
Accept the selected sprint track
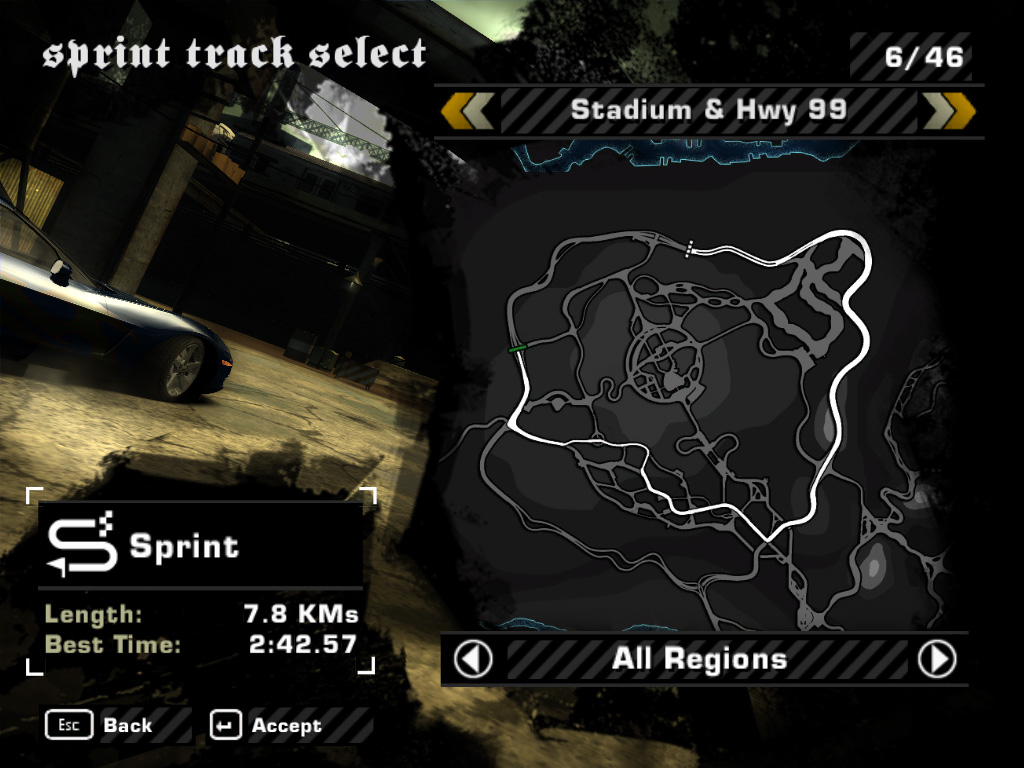pyautogui.click(x=268, y=725)
